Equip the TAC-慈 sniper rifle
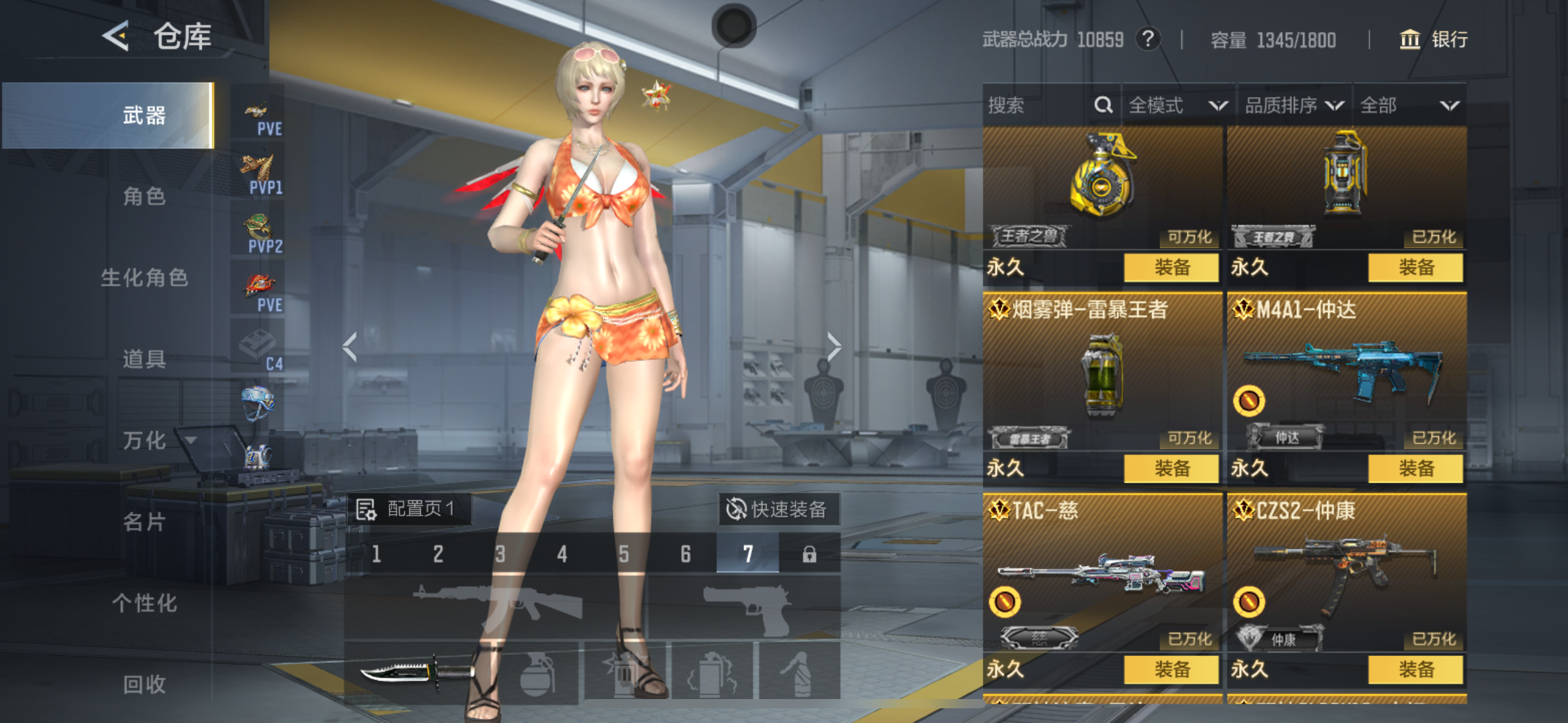 click(x=1171, y=669)
